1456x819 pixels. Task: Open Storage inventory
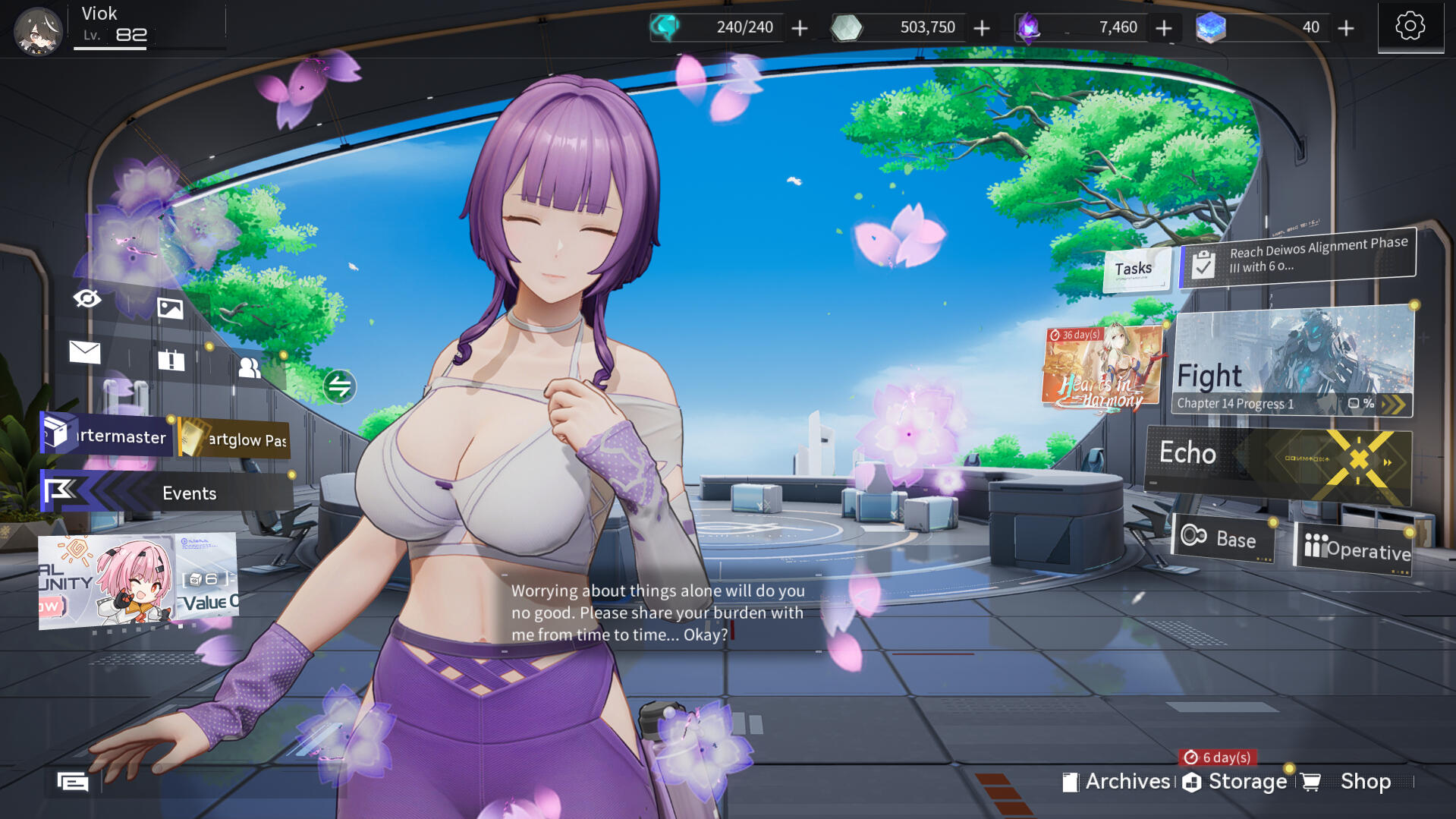[1235, 782]
